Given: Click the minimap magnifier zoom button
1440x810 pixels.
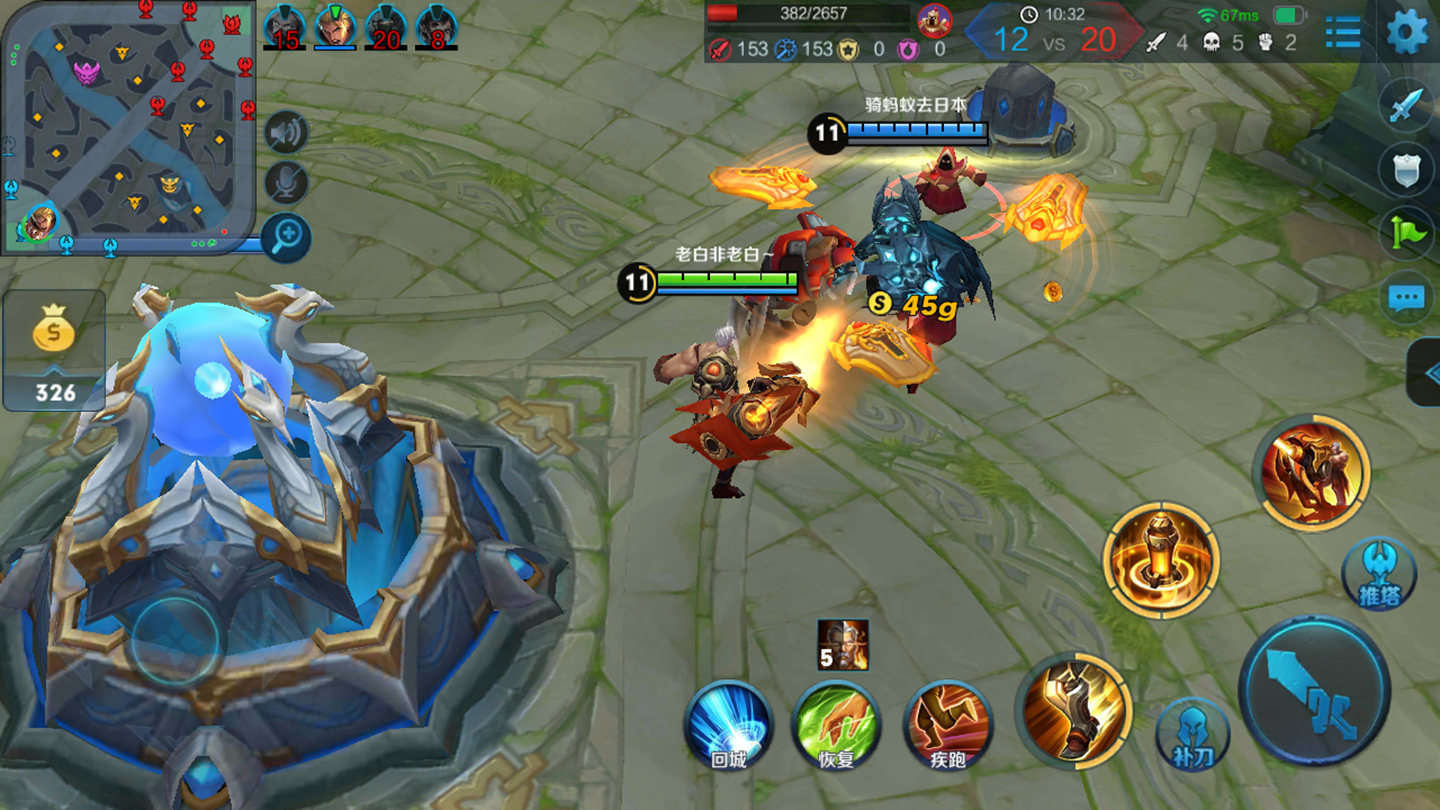Looking at the screenshot, I should pos(286,237).
